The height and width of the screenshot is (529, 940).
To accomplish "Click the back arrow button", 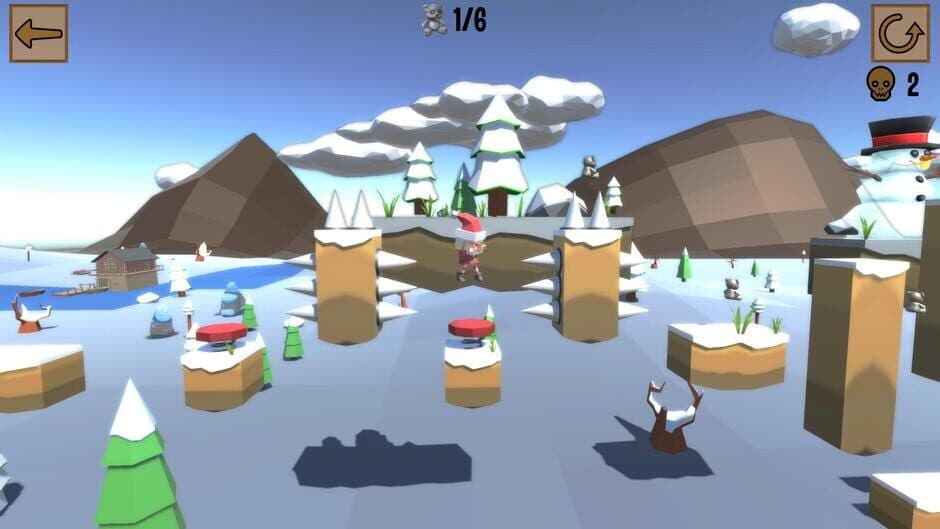I will (39, 33).
